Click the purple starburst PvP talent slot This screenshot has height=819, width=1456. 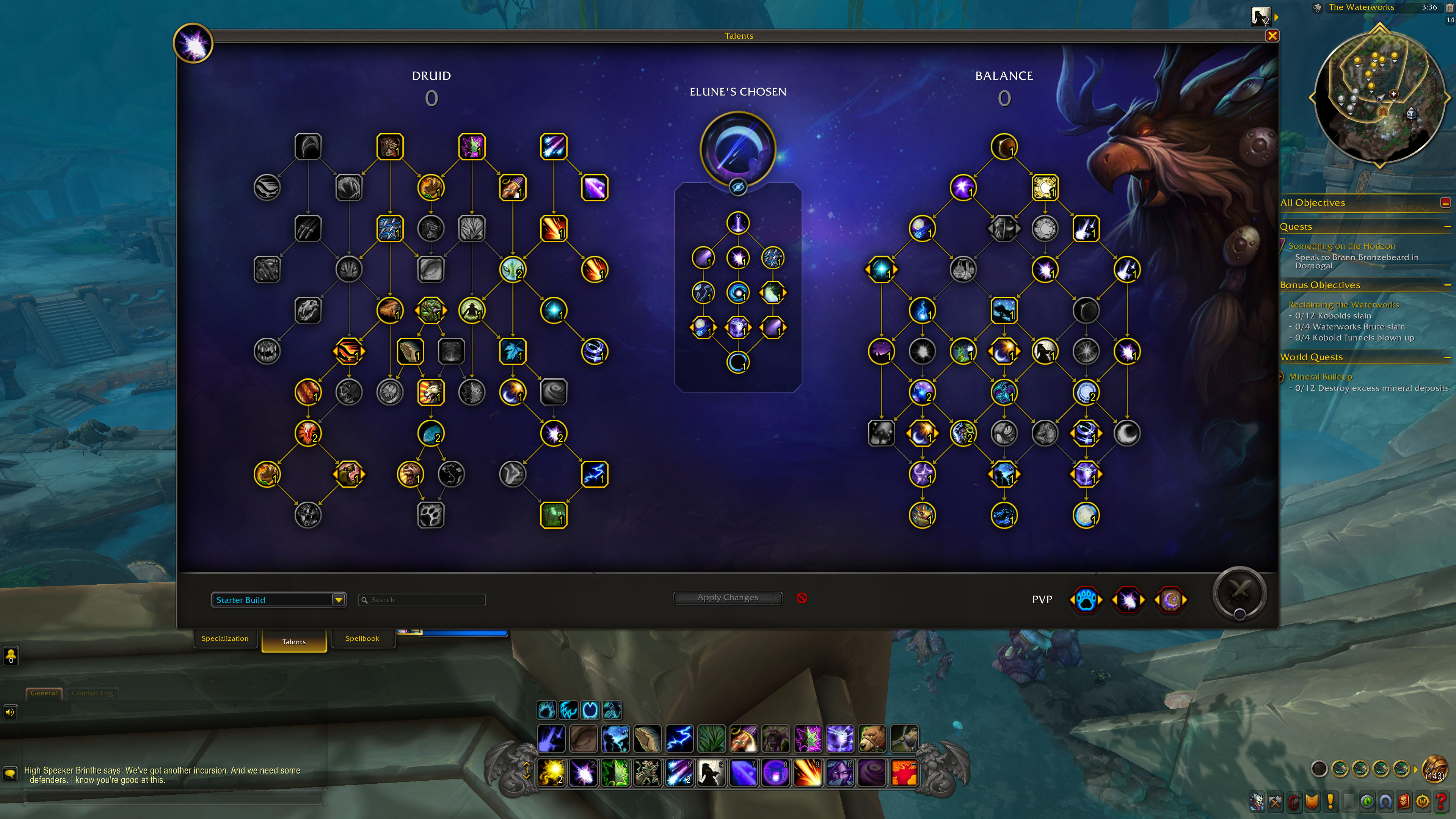pyautogui.click(x=1128, y=600)
